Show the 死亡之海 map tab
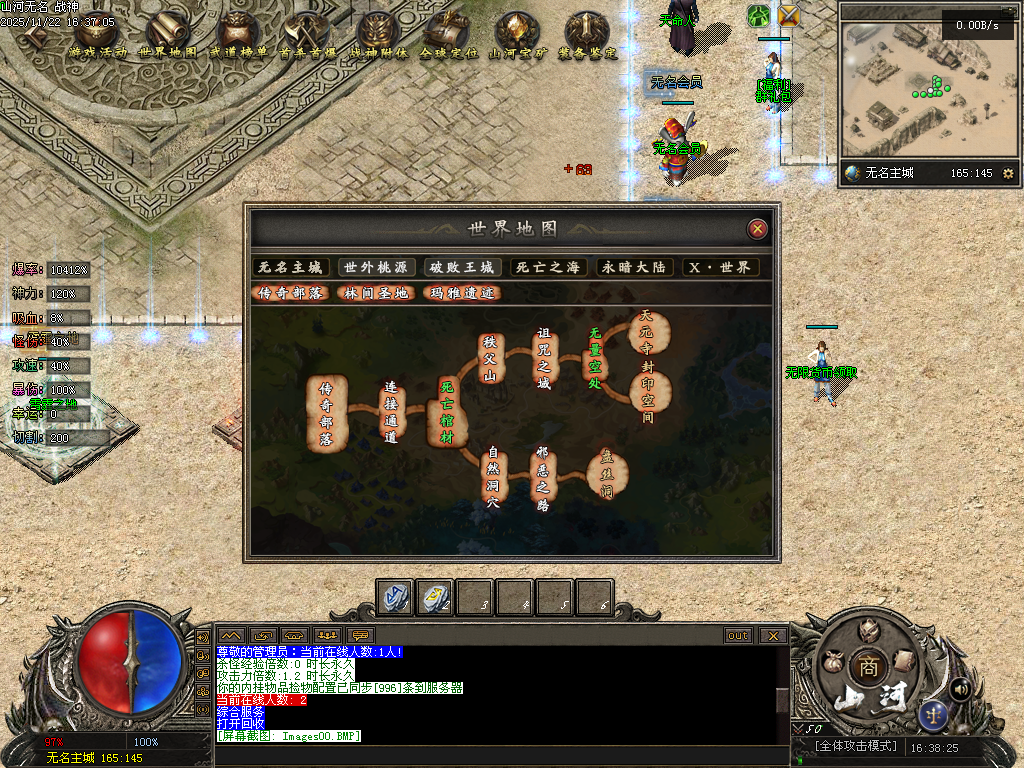The image size is (1024, 768). (547, 268)
